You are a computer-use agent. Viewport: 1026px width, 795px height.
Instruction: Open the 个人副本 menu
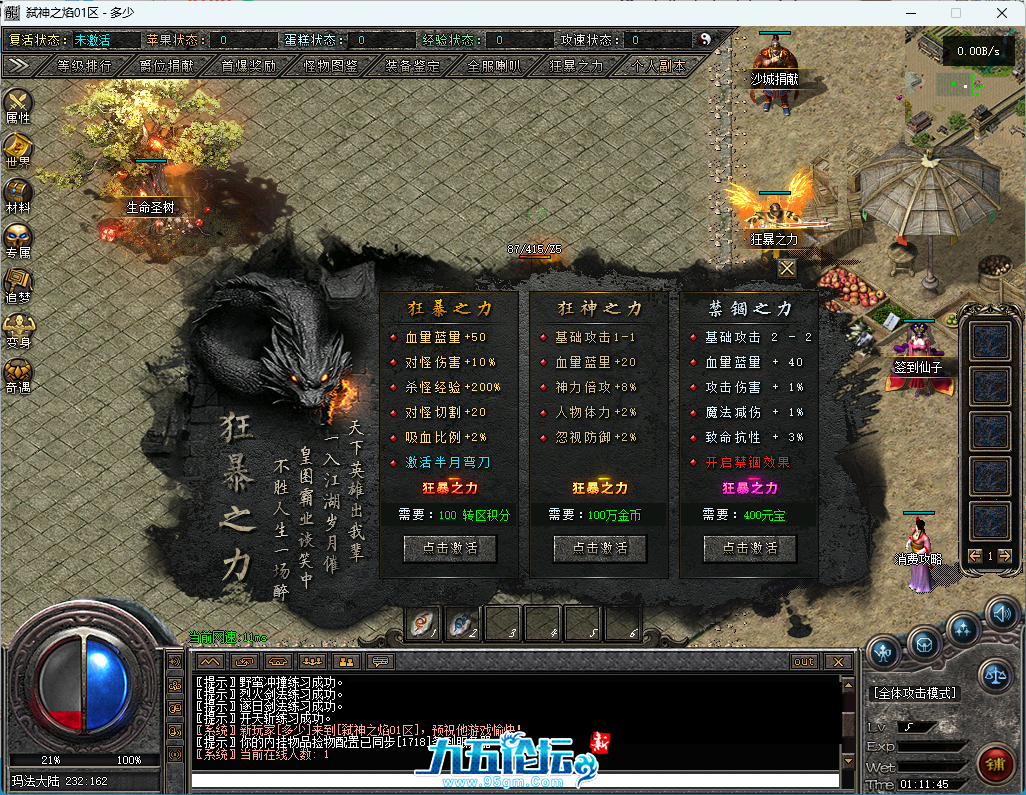click(659, 65)
